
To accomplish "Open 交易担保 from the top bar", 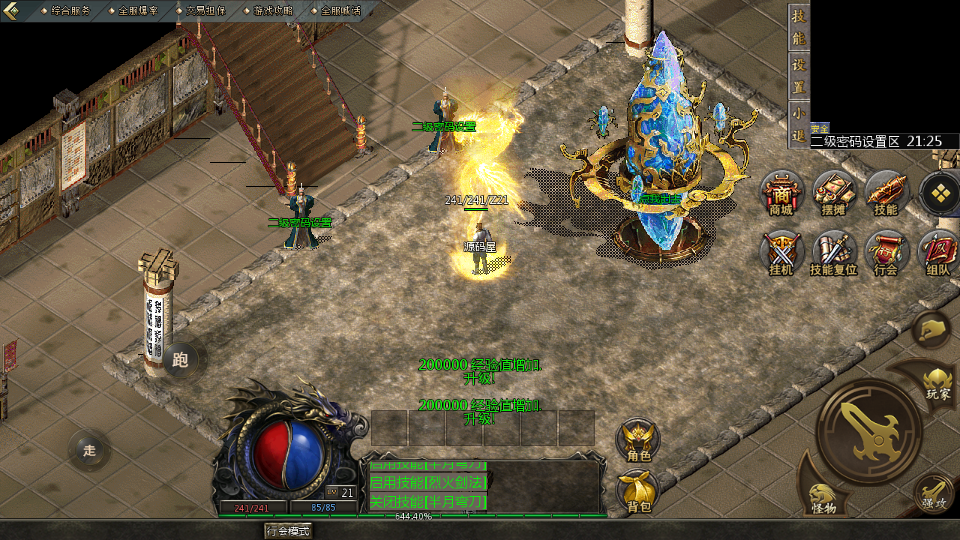I will pyautogui.click(x=205, y=9).
